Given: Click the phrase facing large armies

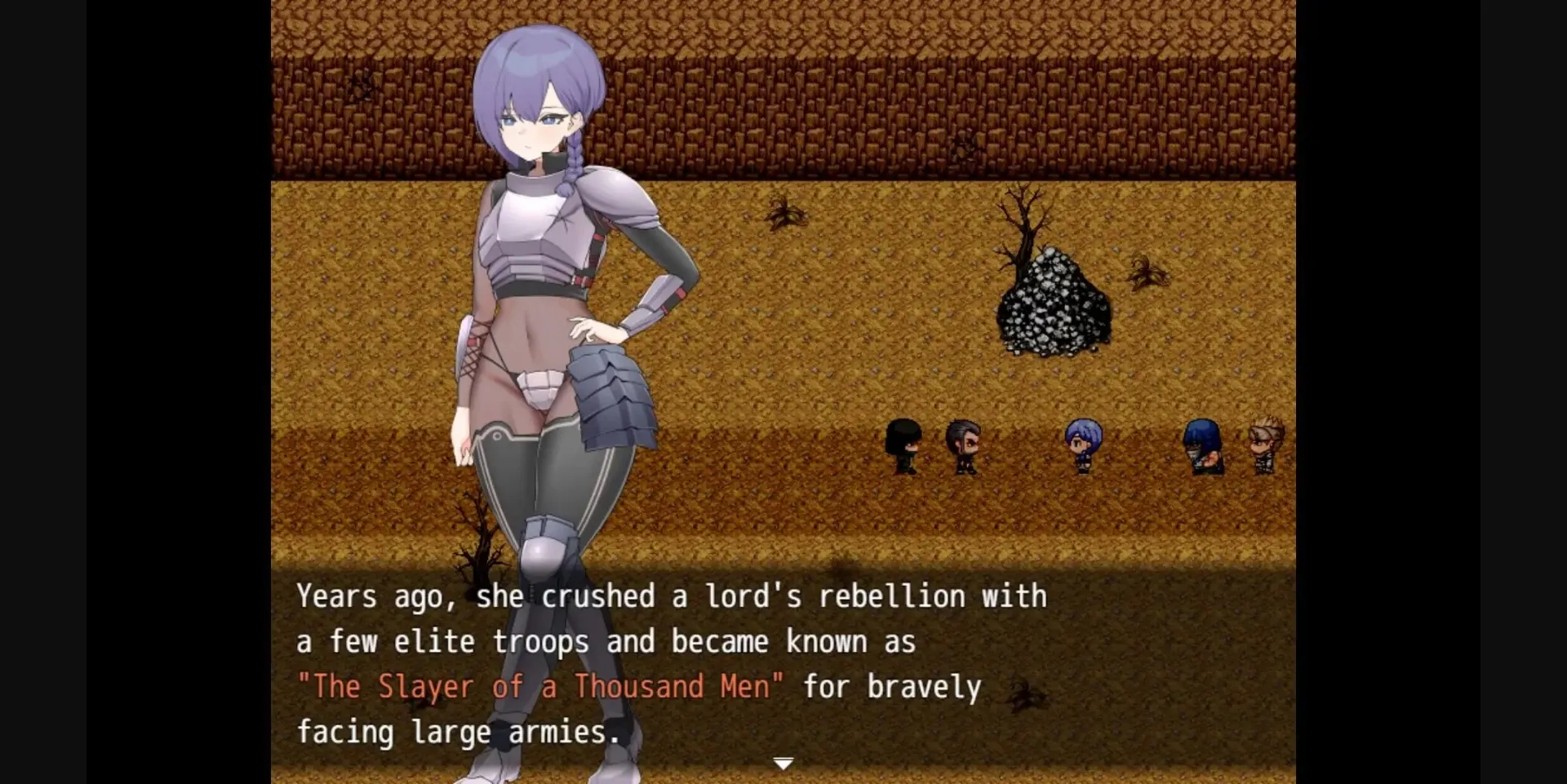Looking at the screenshot, I should (457, 732).
